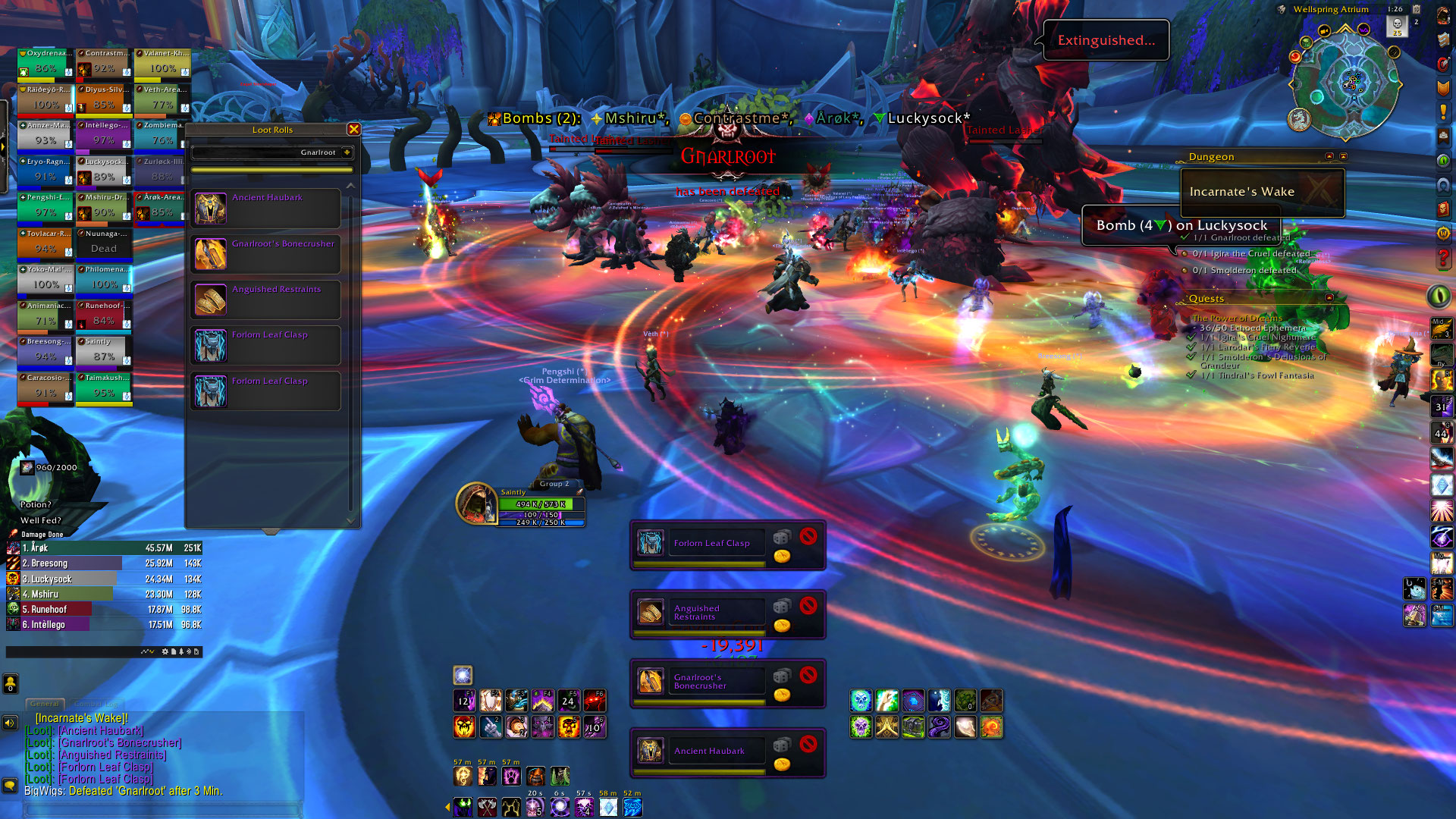Click the Saintly player portrait
This screenshot has height=819, width=1456.
tap(475, 503)
